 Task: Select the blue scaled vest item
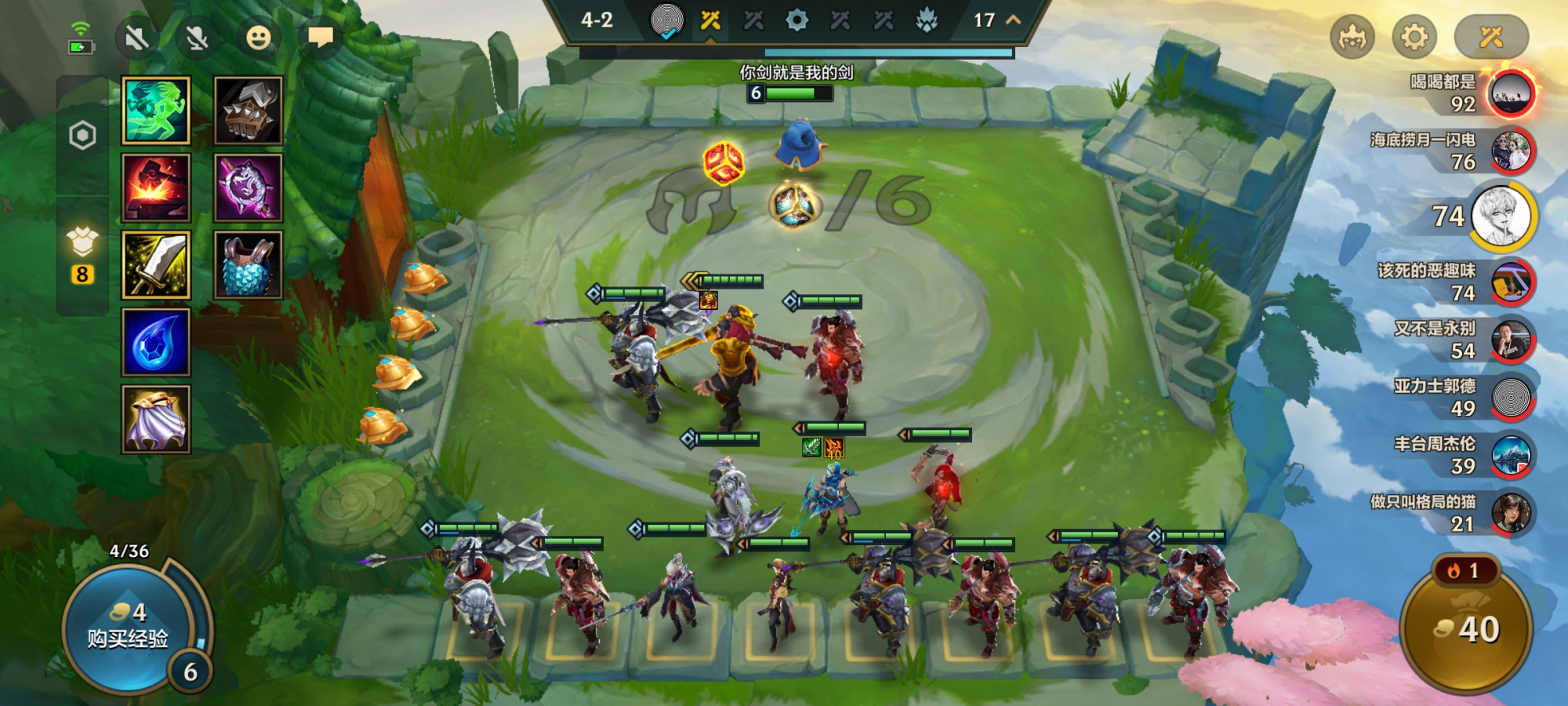pos(249,265)
